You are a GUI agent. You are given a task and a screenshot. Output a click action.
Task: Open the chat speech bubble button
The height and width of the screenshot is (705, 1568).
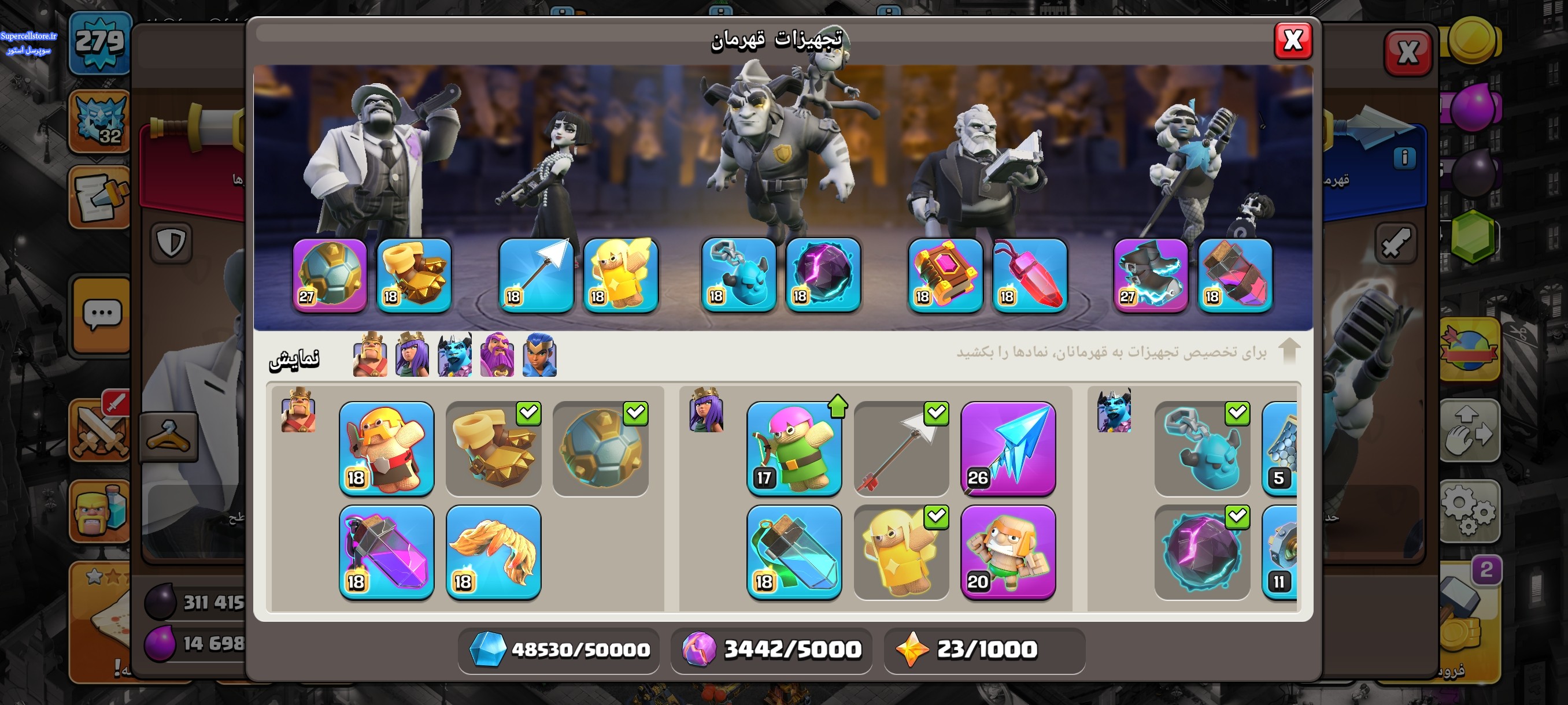pyautogui.click(x=101, y=315)
